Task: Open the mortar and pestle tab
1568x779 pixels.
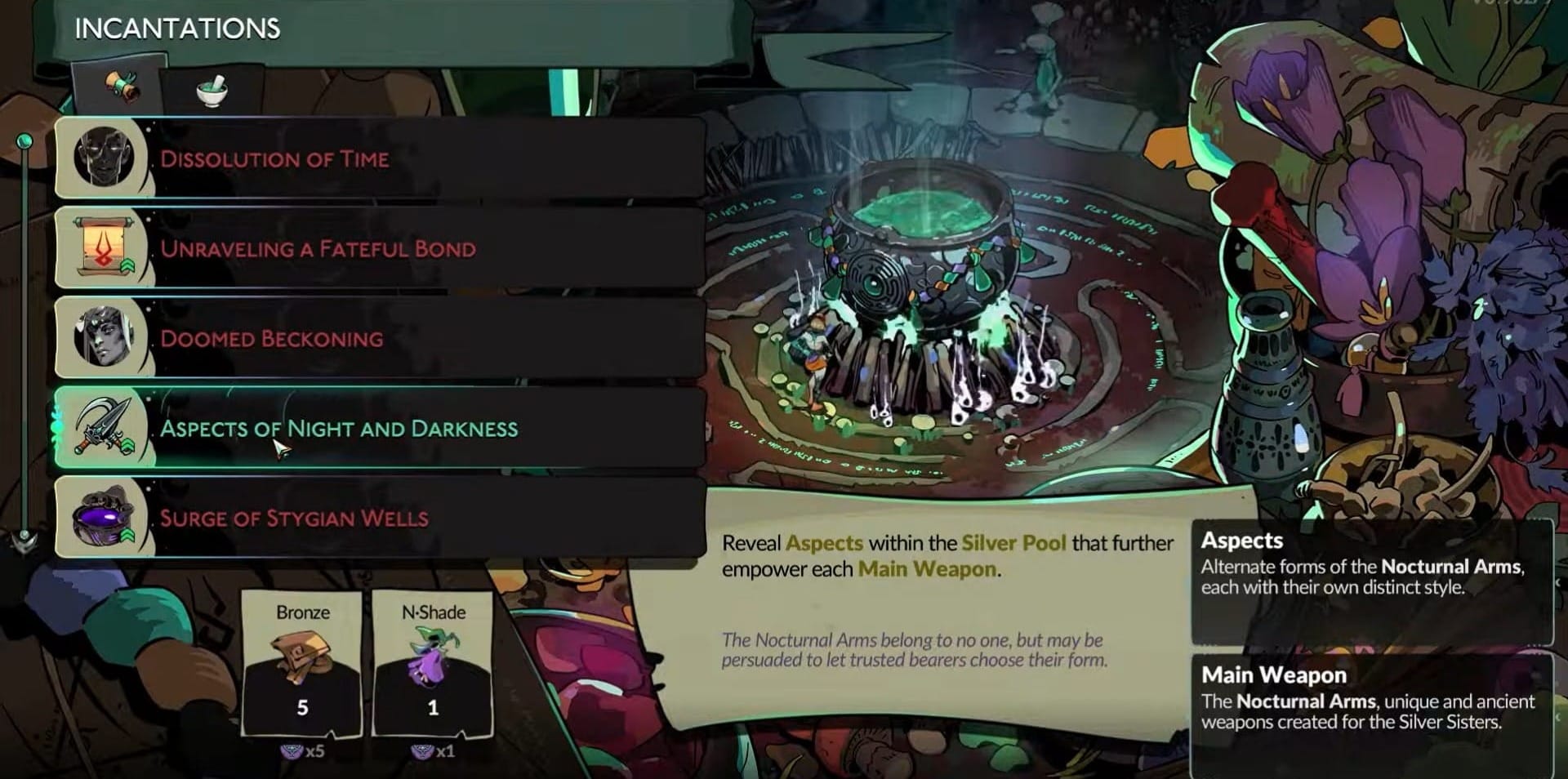Action: (212, 90)
